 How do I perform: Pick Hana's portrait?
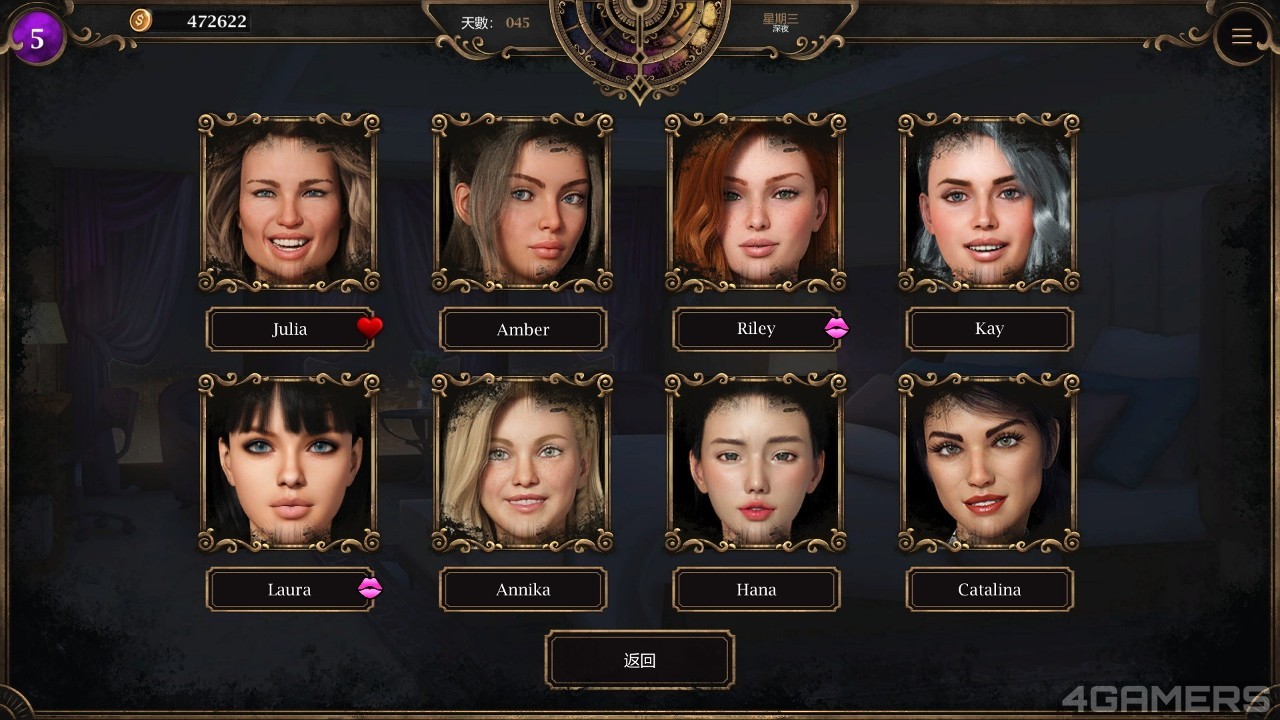[756, 463]
